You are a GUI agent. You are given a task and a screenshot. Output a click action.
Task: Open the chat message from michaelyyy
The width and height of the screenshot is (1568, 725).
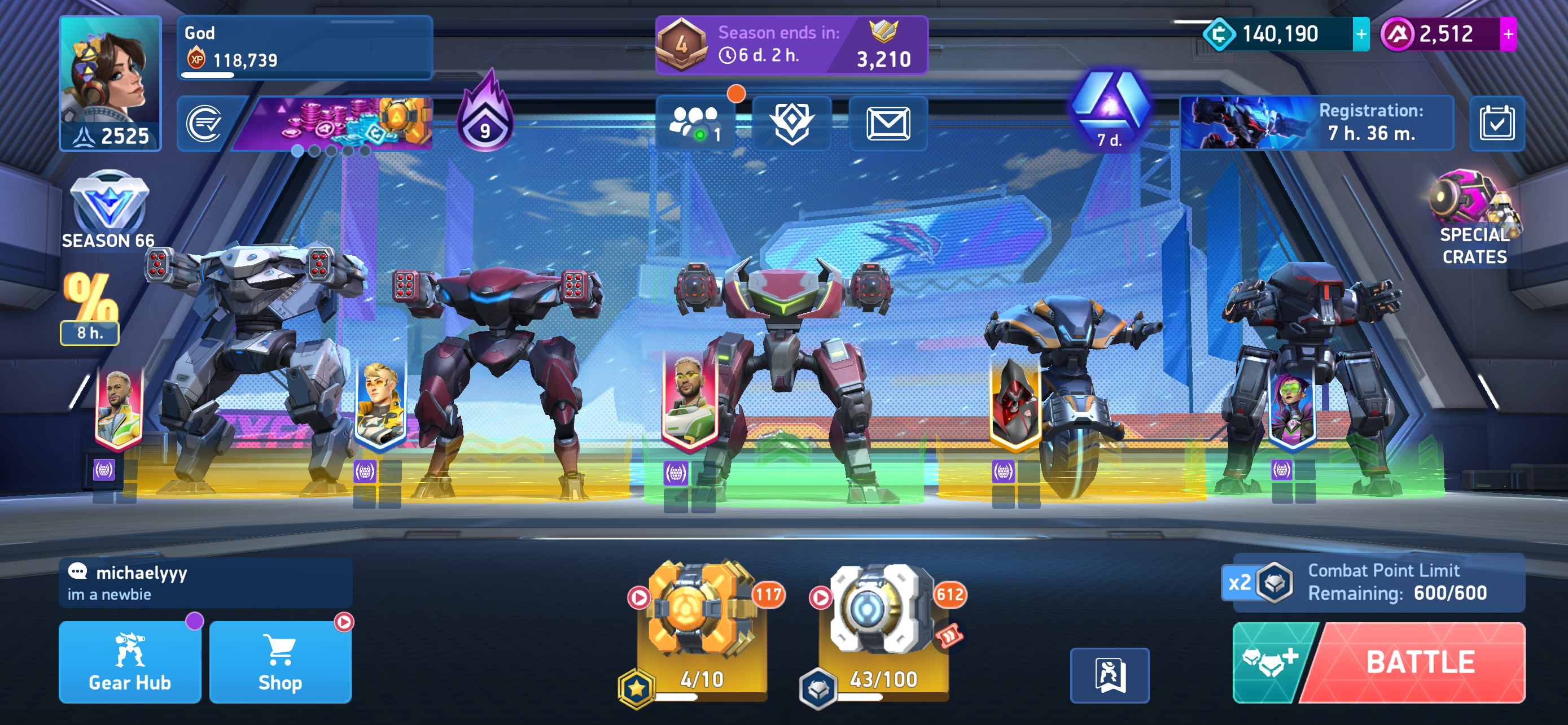205,583
